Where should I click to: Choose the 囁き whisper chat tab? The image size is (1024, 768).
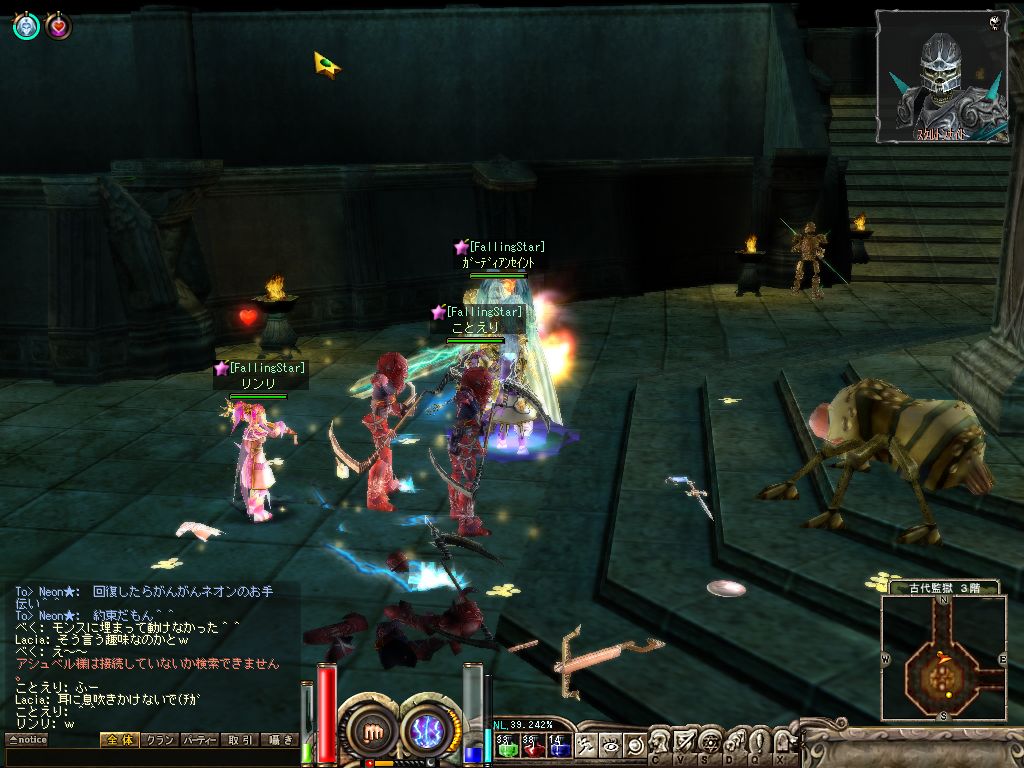point(278,740)
